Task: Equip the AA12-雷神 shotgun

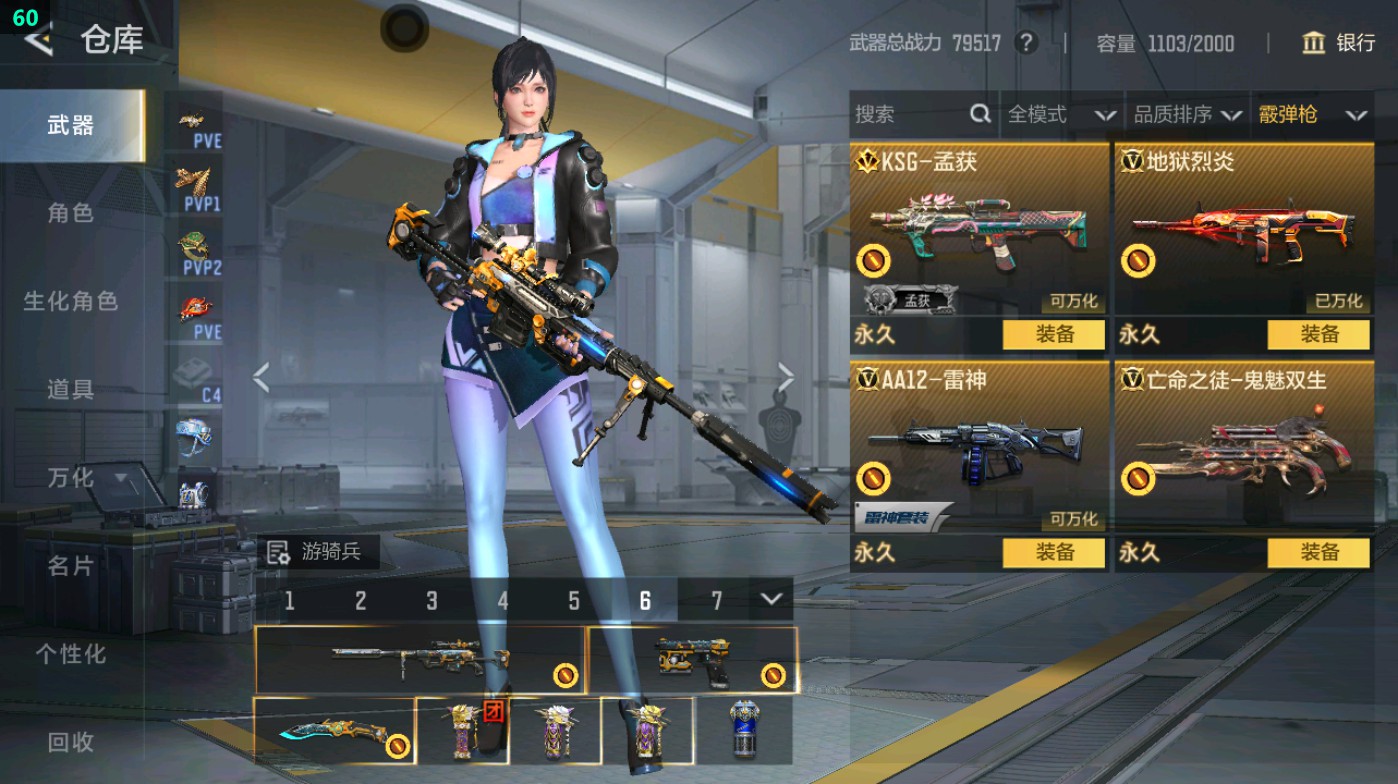Action: tap(1054, 552)
